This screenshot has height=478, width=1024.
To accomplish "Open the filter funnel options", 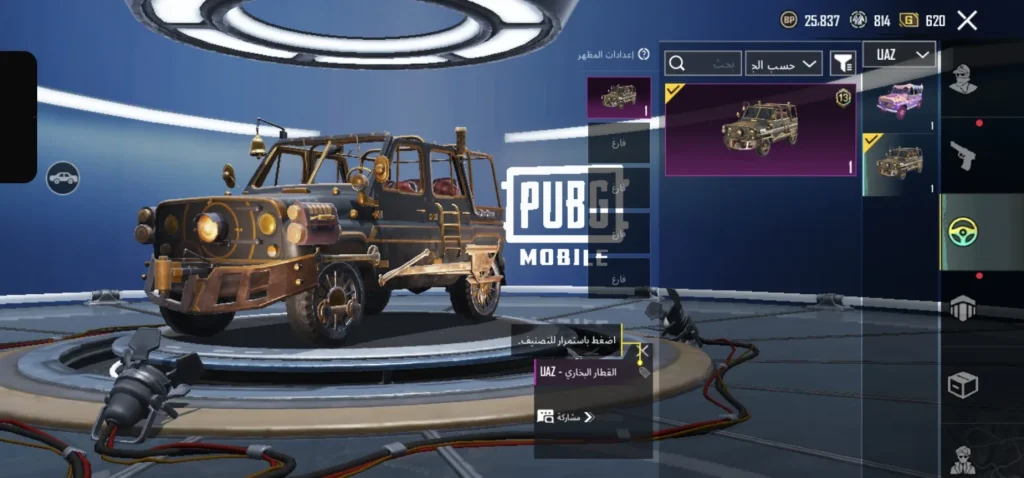I will (843, 64).
